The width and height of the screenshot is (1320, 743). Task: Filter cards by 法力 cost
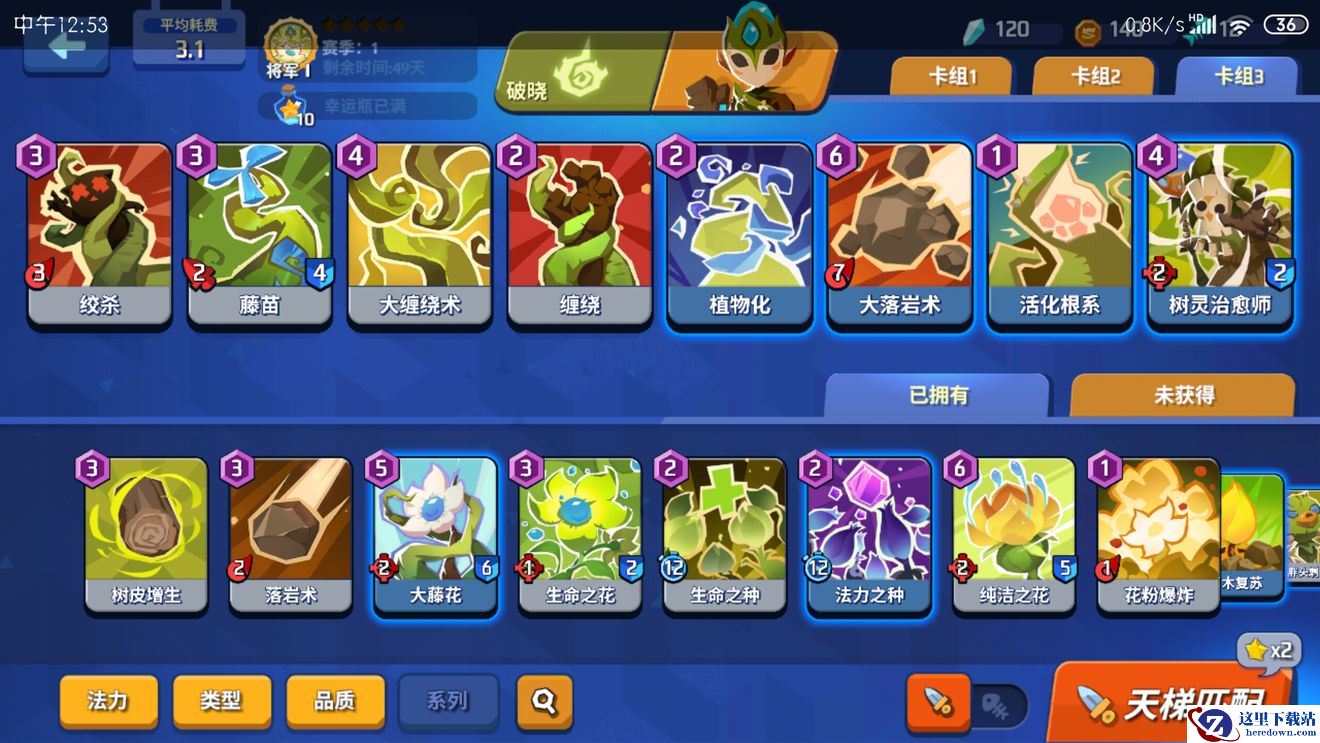[108, 700]
